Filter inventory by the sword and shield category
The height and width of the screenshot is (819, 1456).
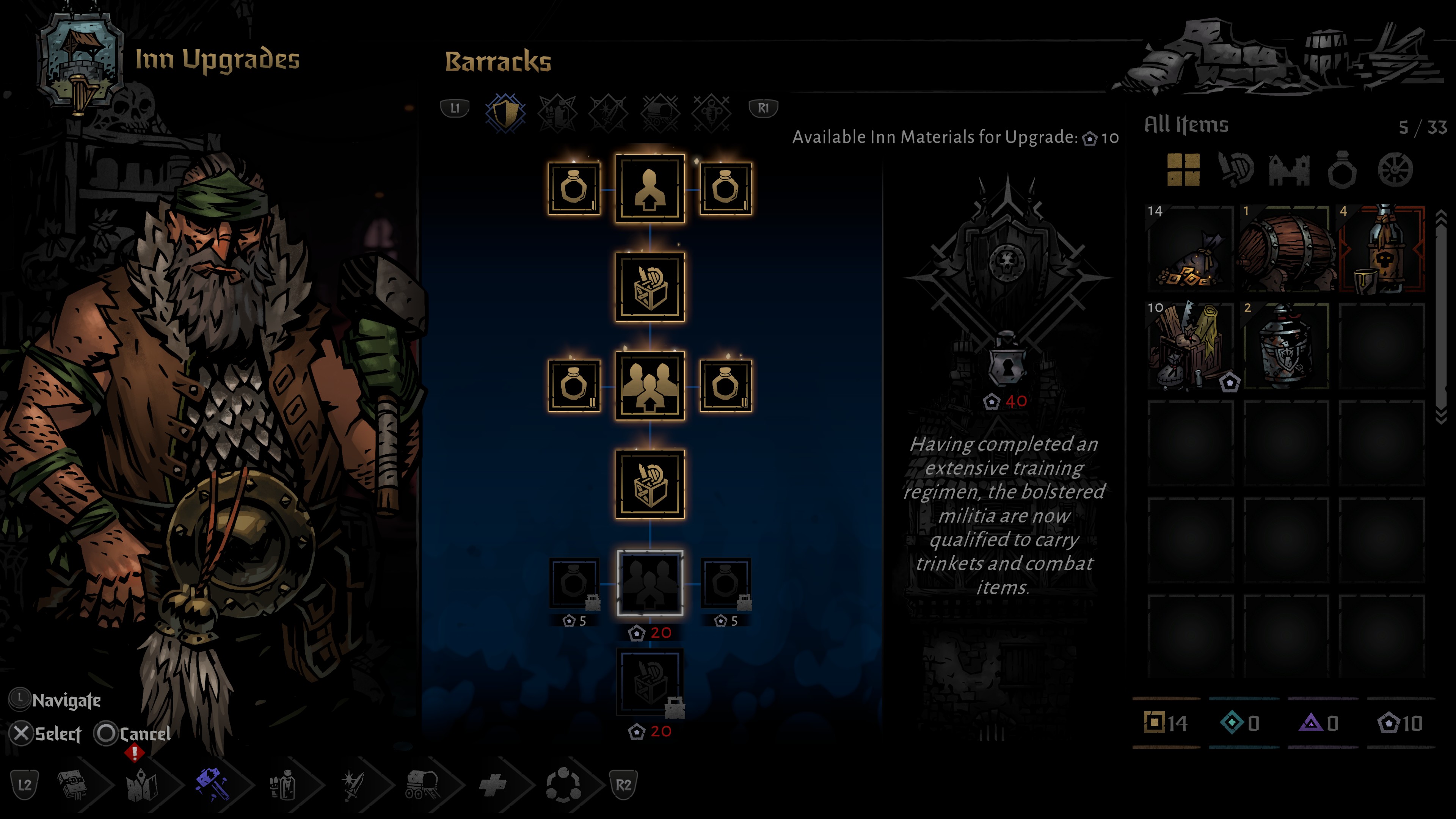[x=1236, y=169]
